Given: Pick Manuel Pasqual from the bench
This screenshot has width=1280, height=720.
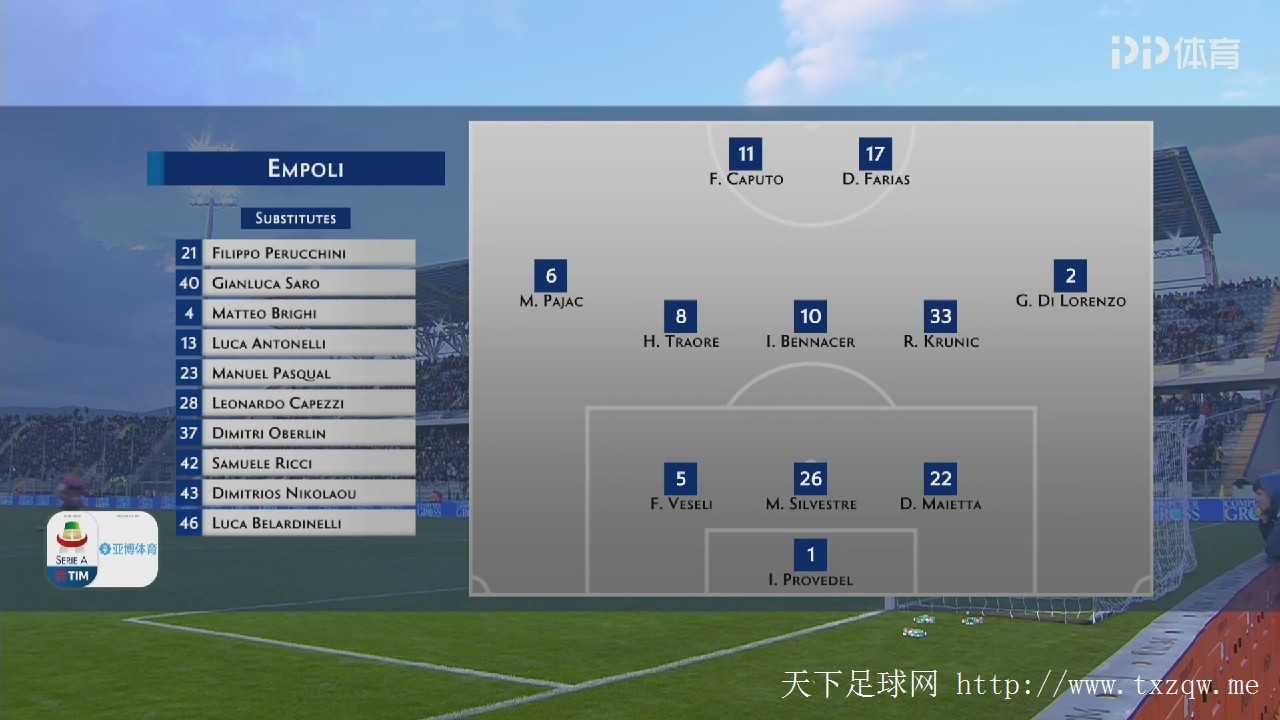Looking at the screenshot, I should (296, 373).
